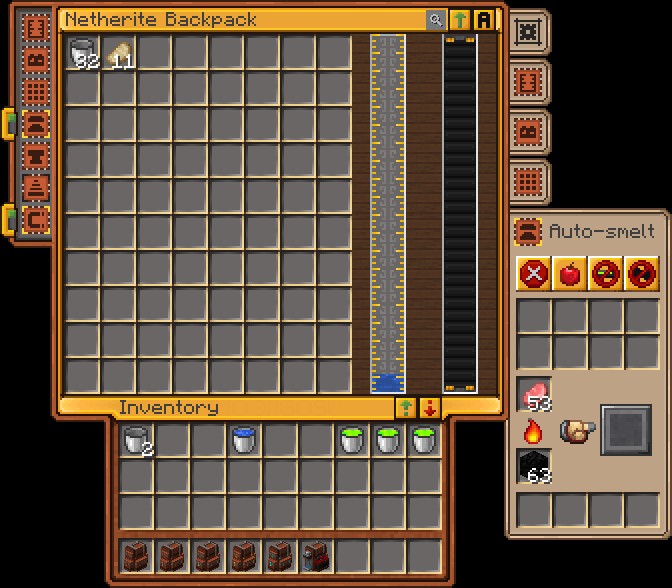
Task: Select the raw meat smelting input slot
Action: pyautogui.click(x=534, y=394)
